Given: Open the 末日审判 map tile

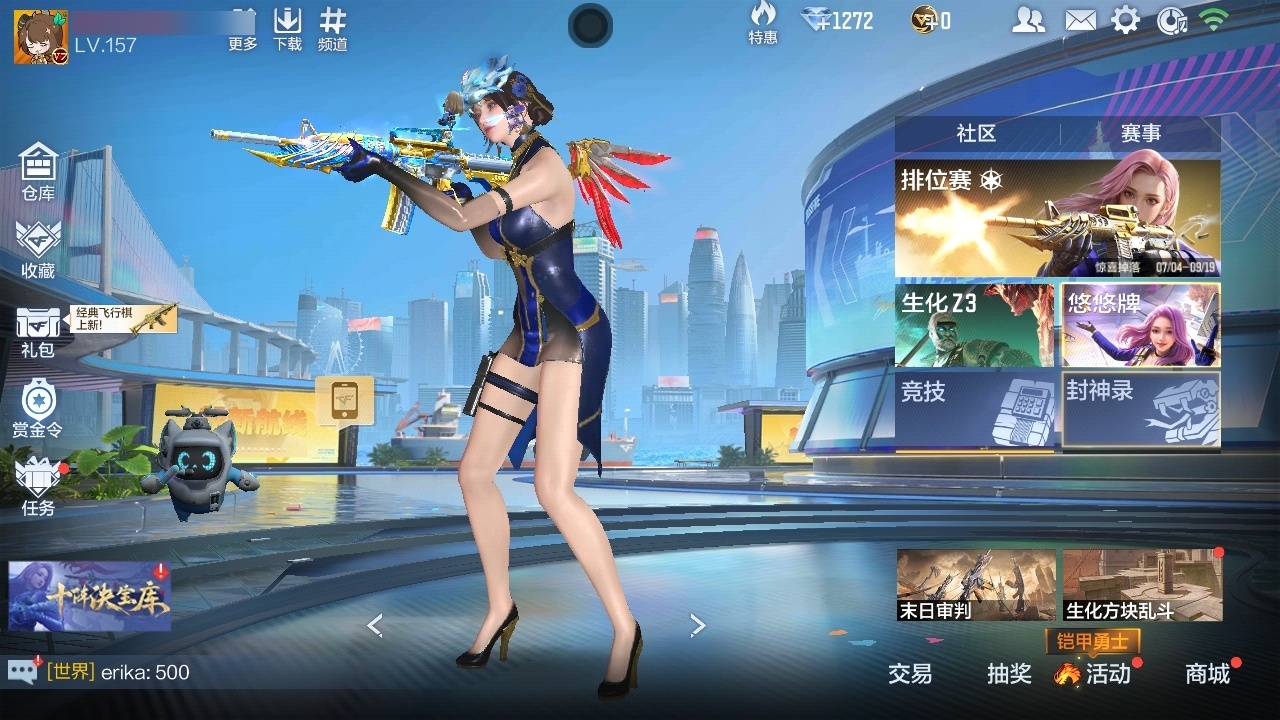Looking at the screenshot, I should tap(976, 585).
